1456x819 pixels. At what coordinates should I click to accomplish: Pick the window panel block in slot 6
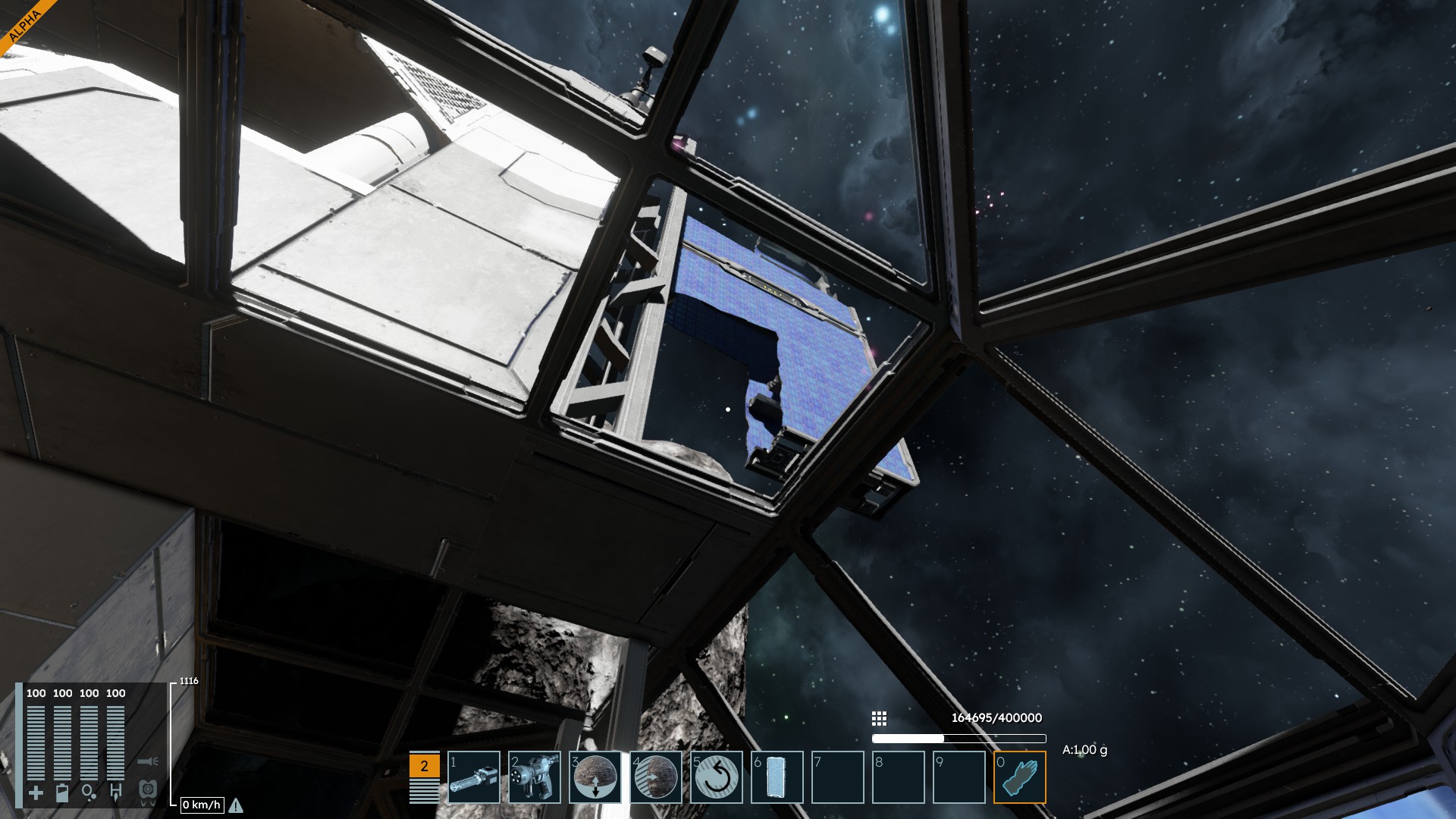(x=777, y=777)
